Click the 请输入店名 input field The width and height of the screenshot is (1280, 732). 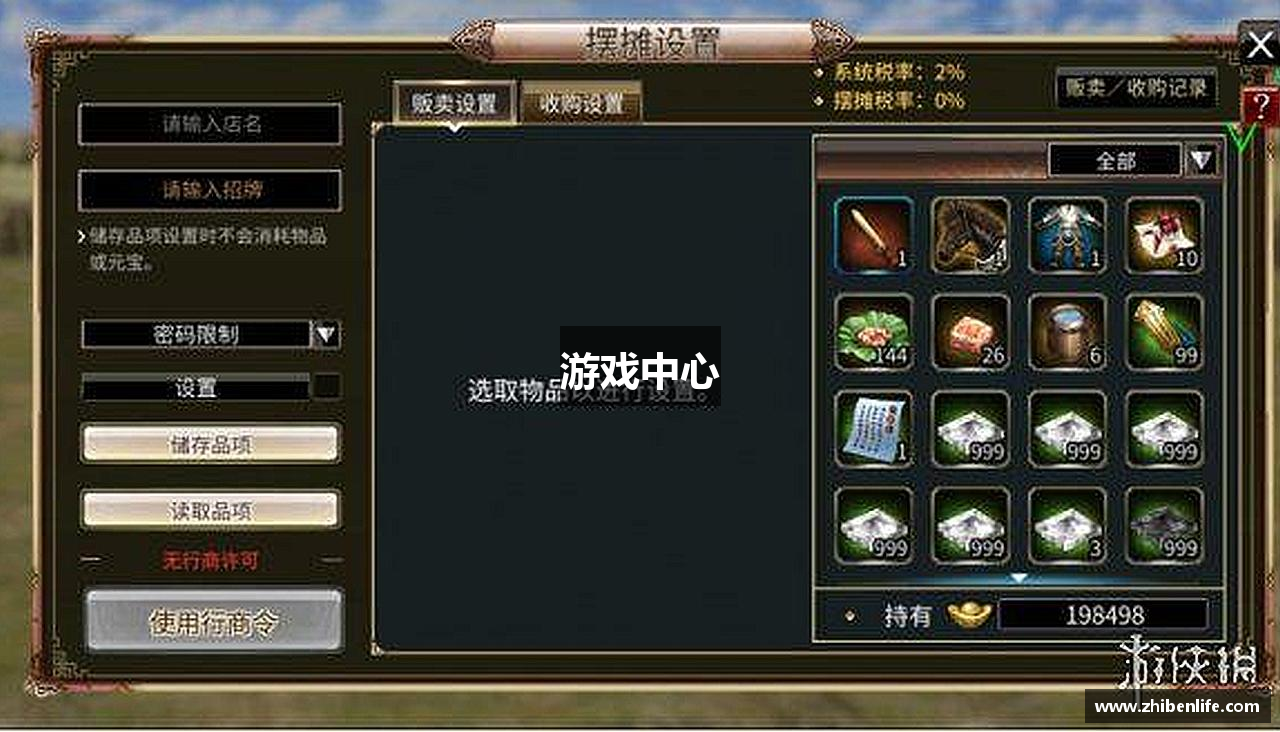point(210,124)
